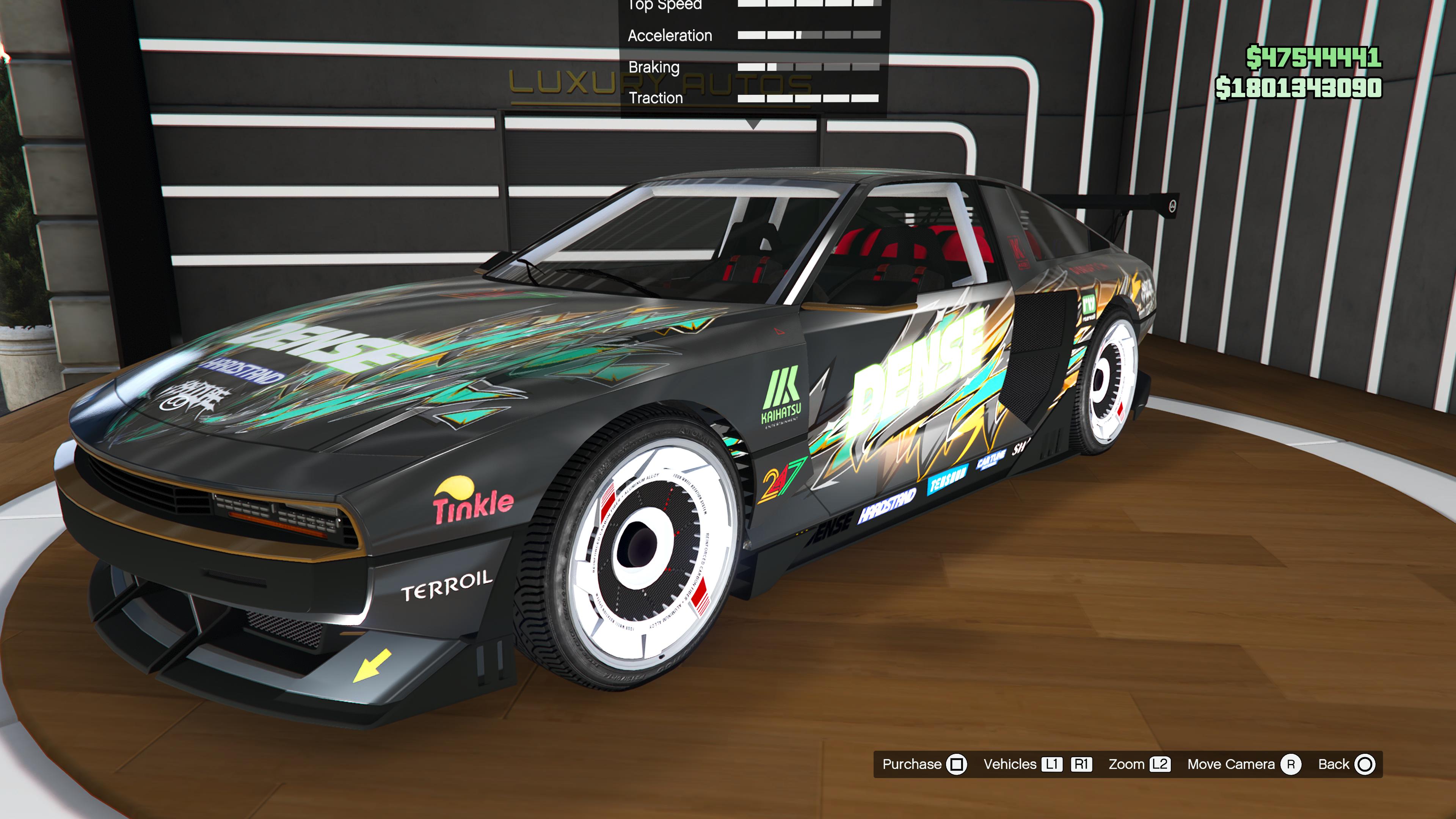Click the Vehicles option in the bottom bar
The width and height of the screenshot is (1456, 819).
1037,764
